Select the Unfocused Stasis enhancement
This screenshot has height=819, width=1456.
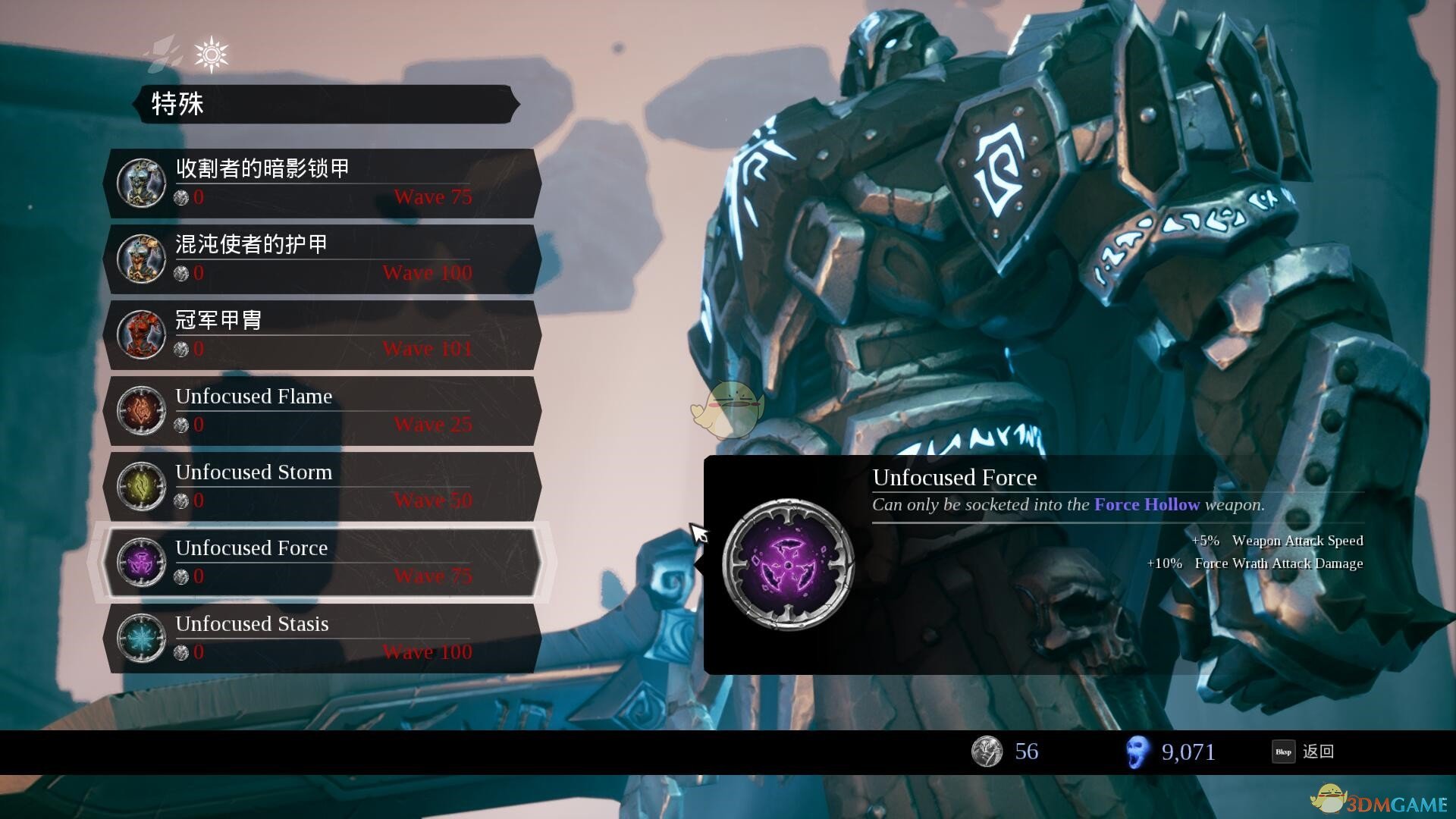click(x=322, y=638)
